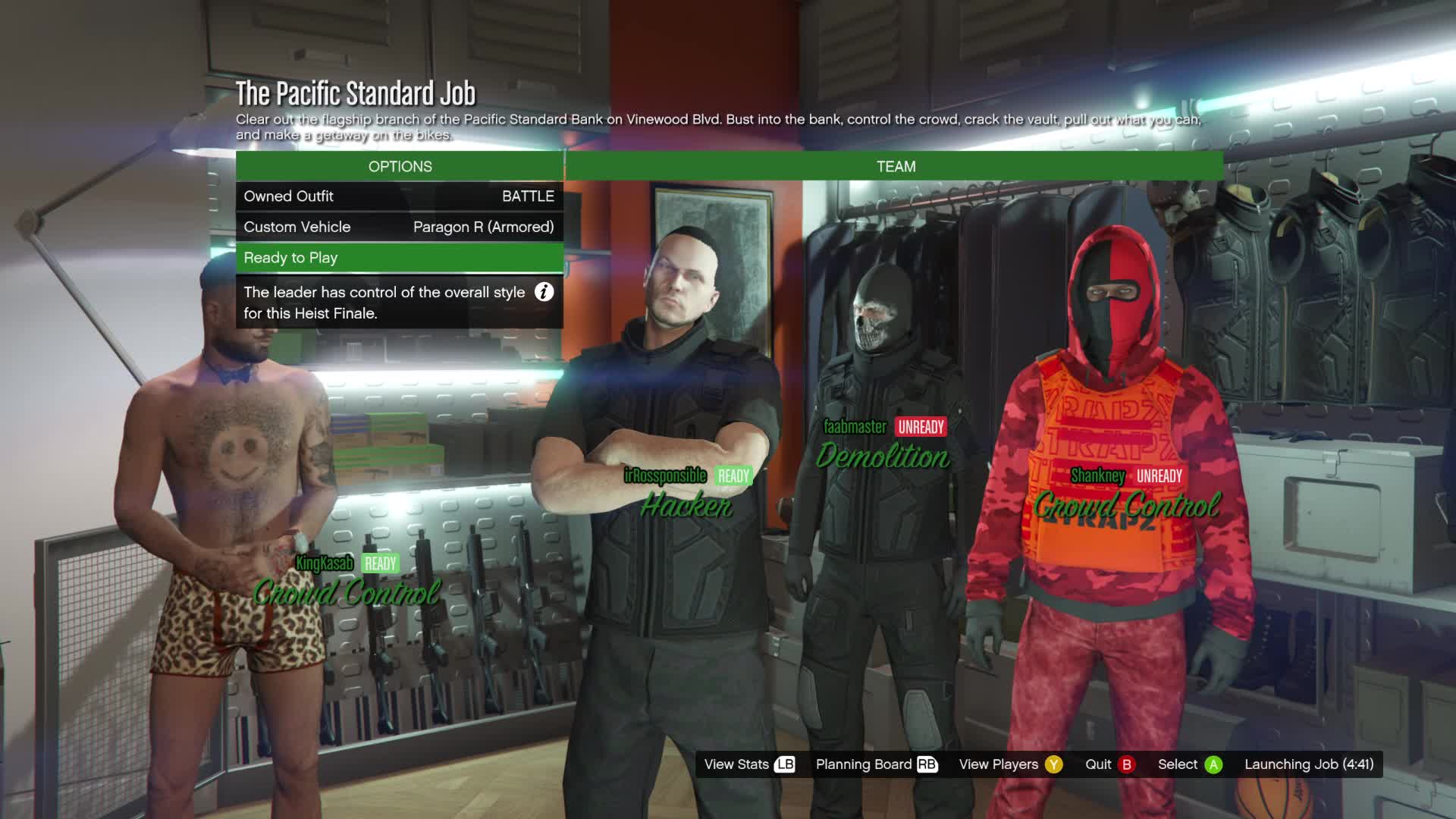Viewport: 1456px width, 819px height.
Task: Select the Owned Outfit option row
Action: pos(399,196)
